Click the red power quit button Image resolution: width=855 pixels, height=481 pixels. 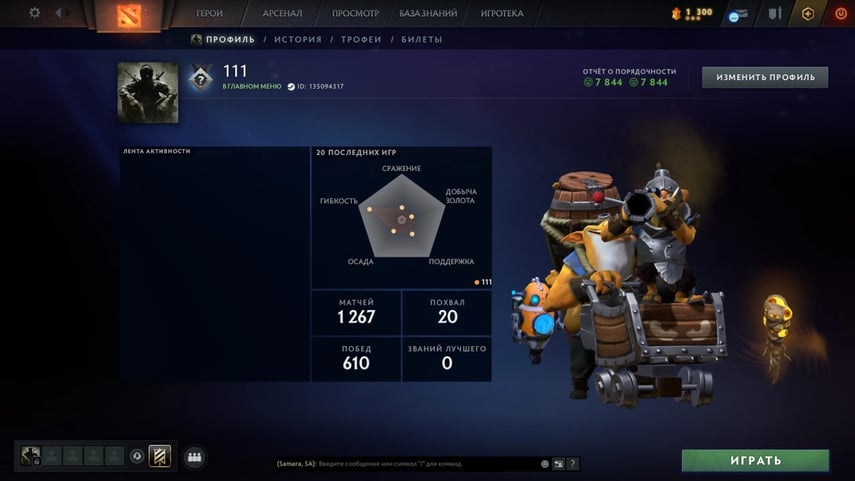(840, 14)
